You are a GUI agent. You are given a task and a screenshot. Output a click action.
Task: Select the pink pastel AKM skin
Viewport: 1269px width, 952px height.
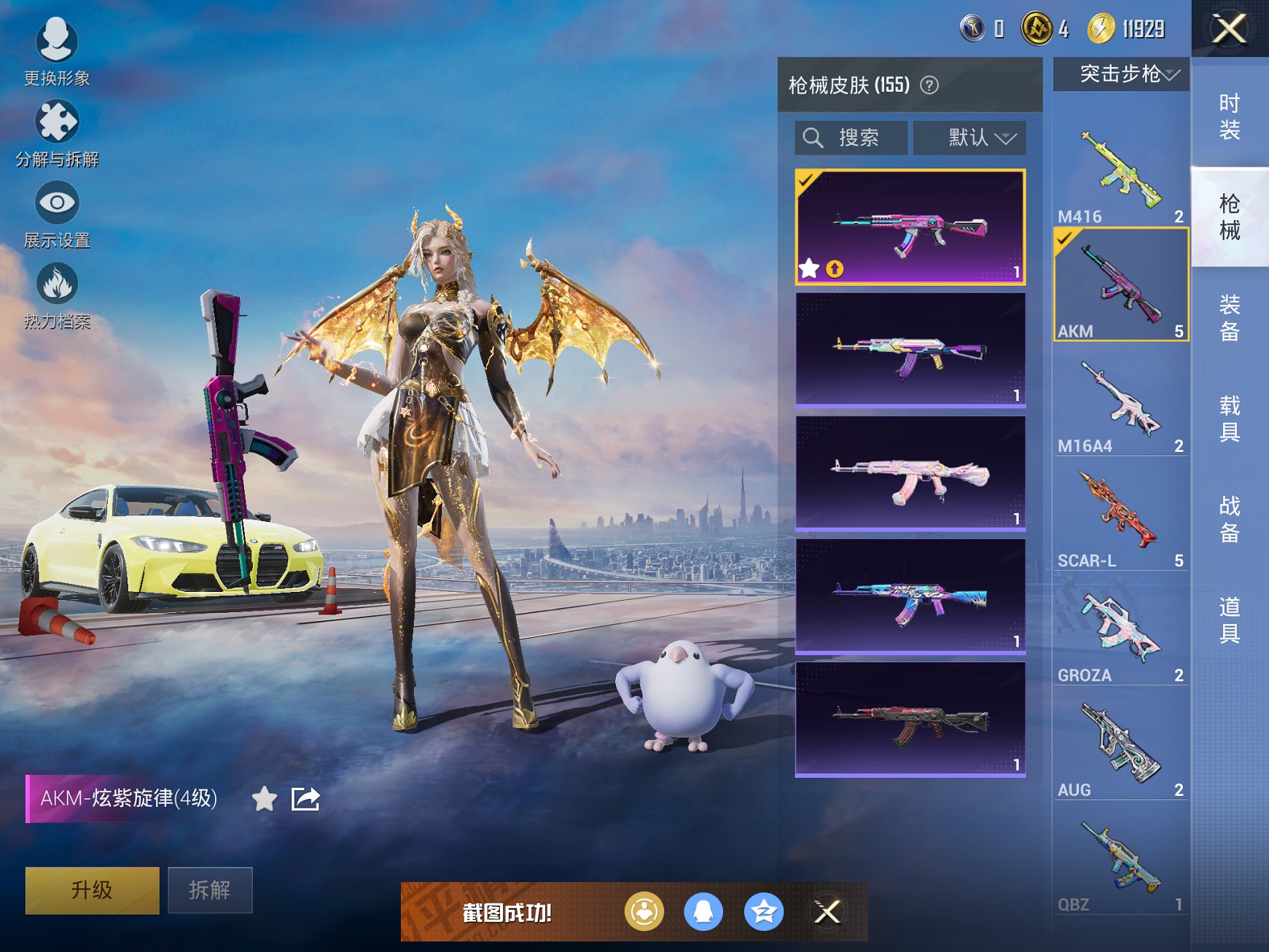click(910, 473)
